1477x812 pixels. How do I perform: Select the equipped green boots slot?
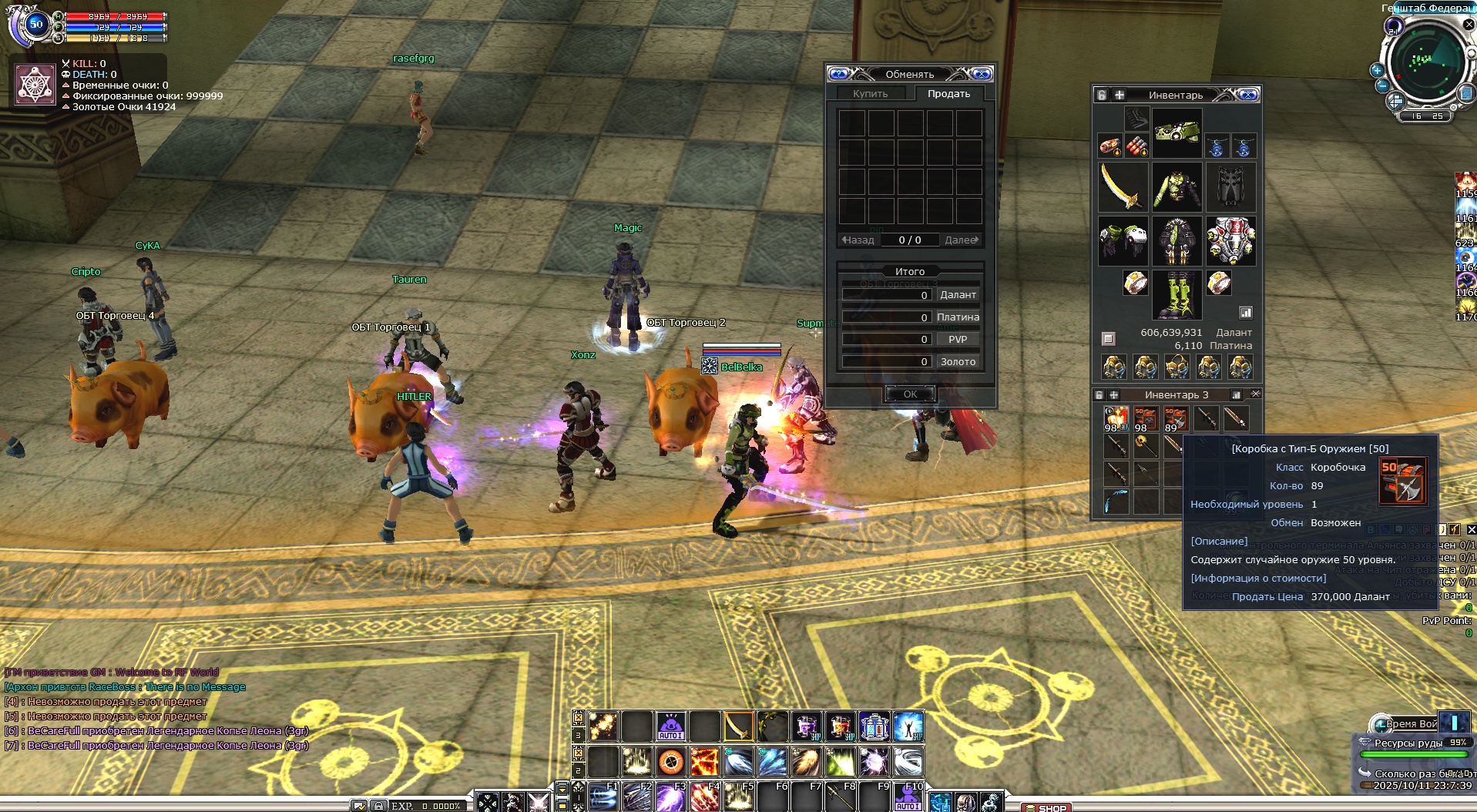[x=1177, y=294]
